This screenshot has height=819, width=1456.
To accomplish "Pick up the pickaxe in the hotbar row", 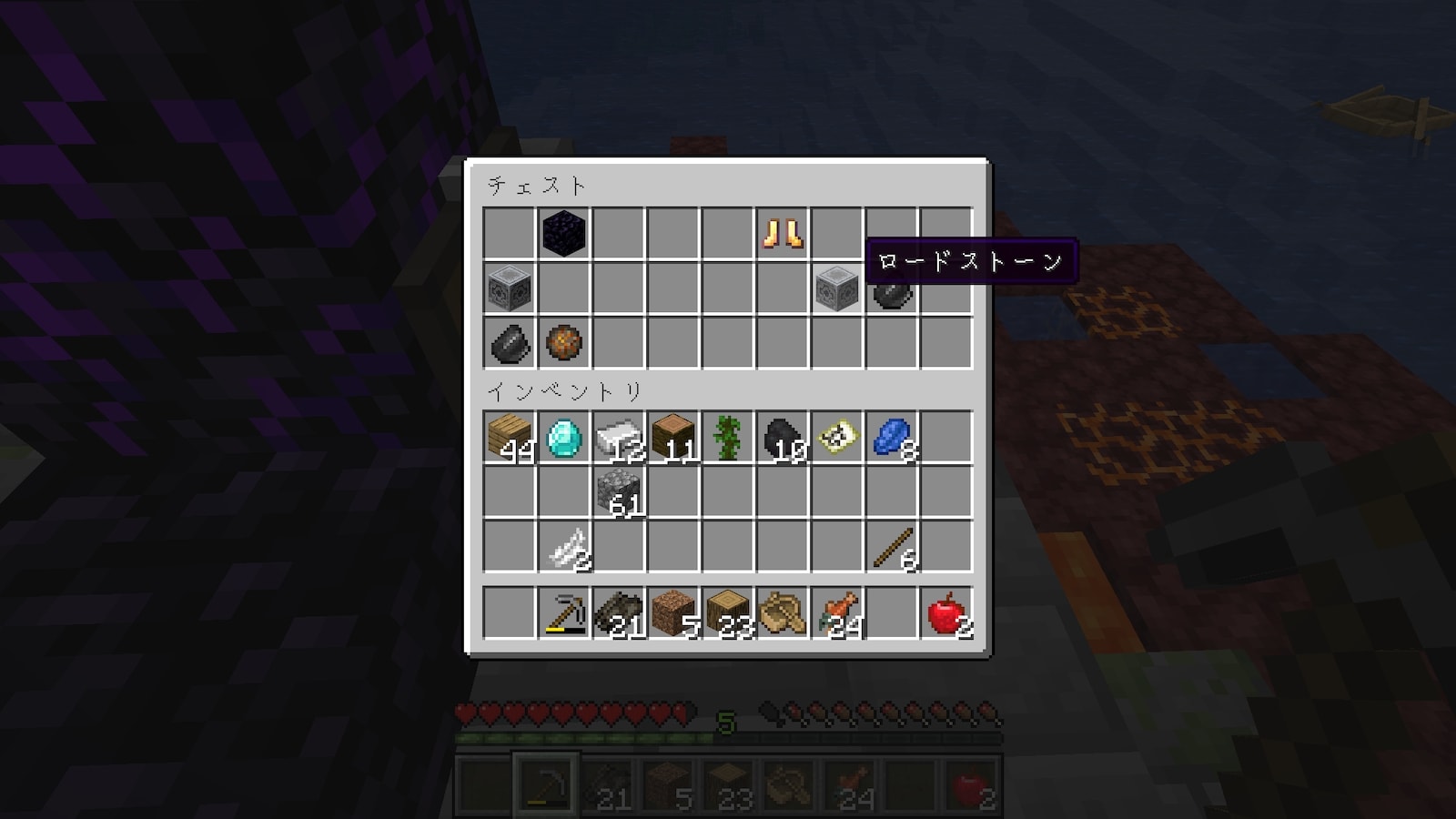I will pyautogui.click(x=563, y=612).
